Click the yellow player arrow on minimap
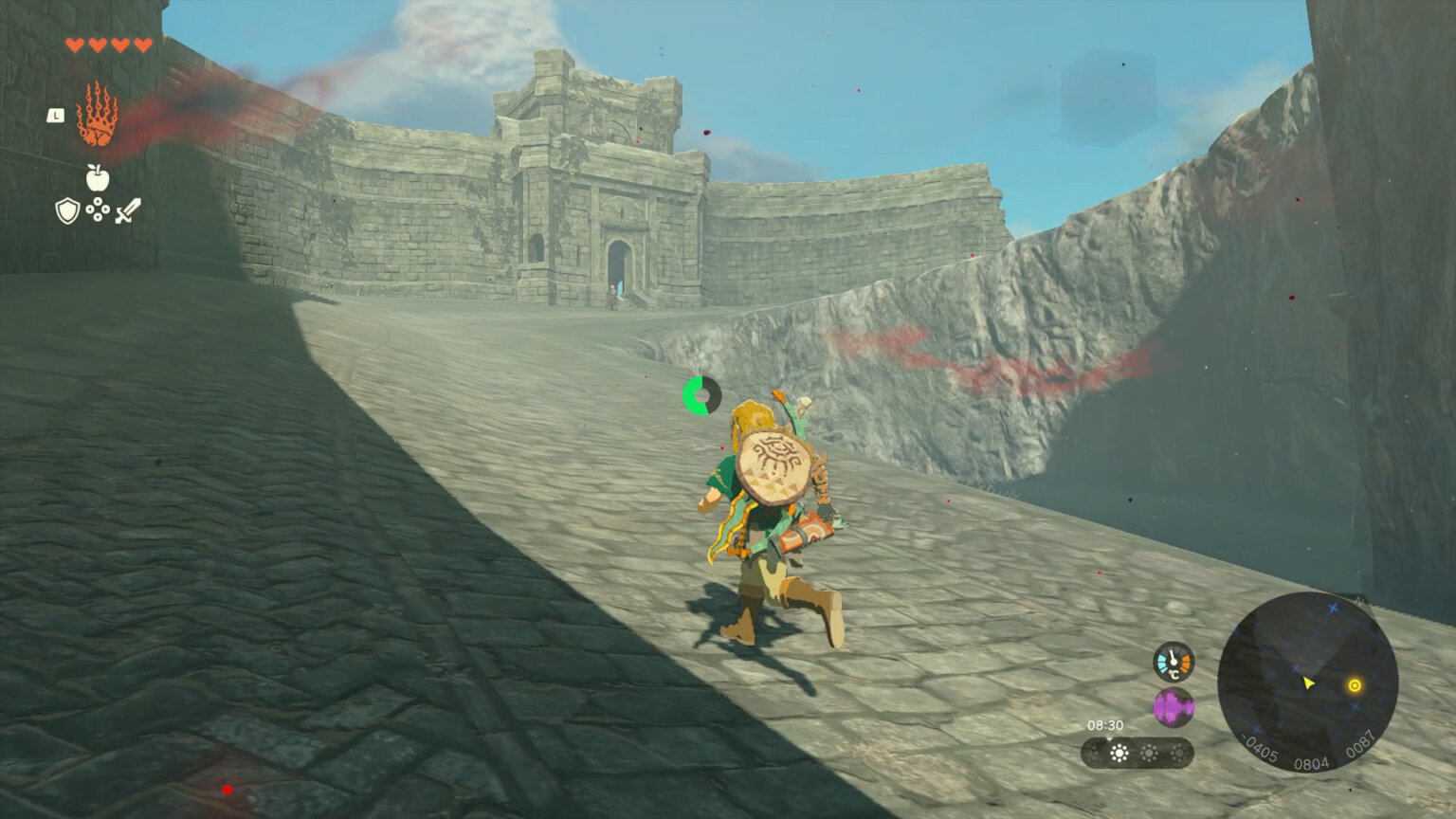The image size is (1456, 819). [x=1308, y=683]
